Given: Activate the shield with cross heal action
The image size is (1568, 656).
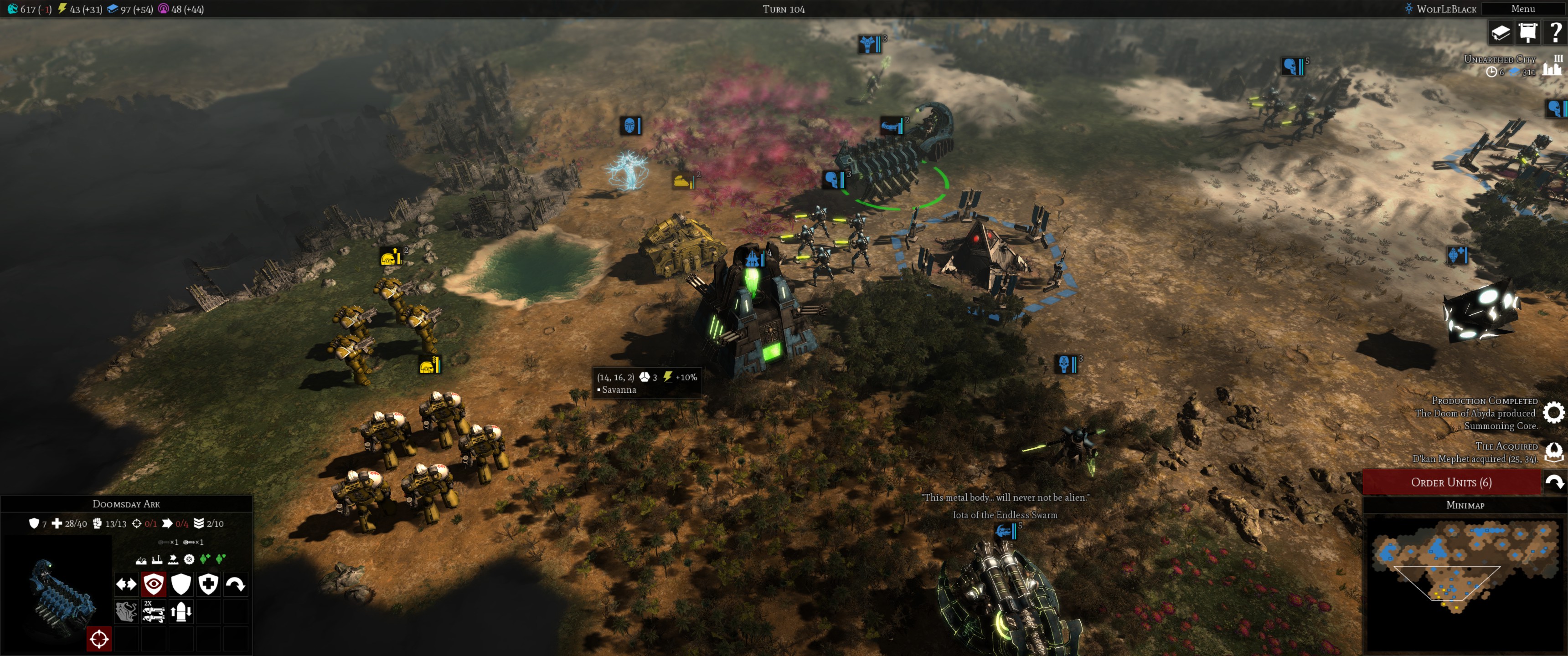Looking at the screenshot, I should coord(208,584).
